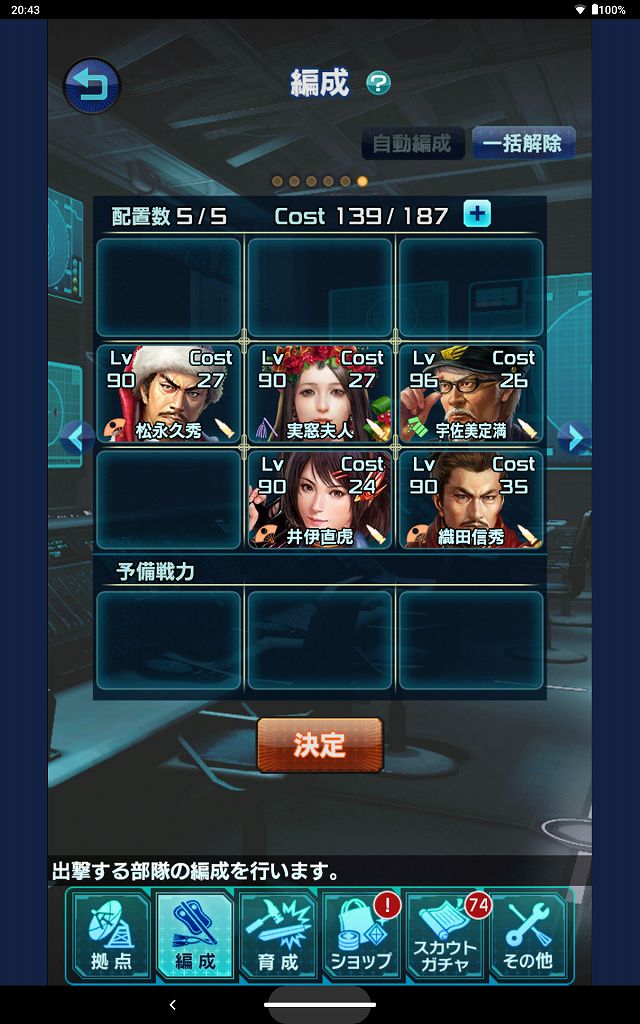Open the green question mark help
This screenshot has width=640, height=1024.
click(x=378, y=83)
